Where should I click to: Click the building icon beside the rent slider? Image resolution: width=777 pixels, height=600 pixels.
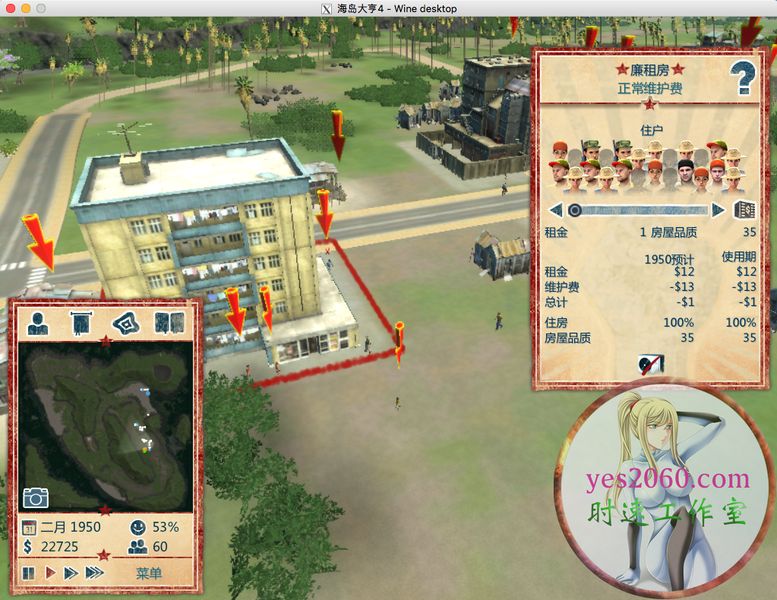point(744,210)
